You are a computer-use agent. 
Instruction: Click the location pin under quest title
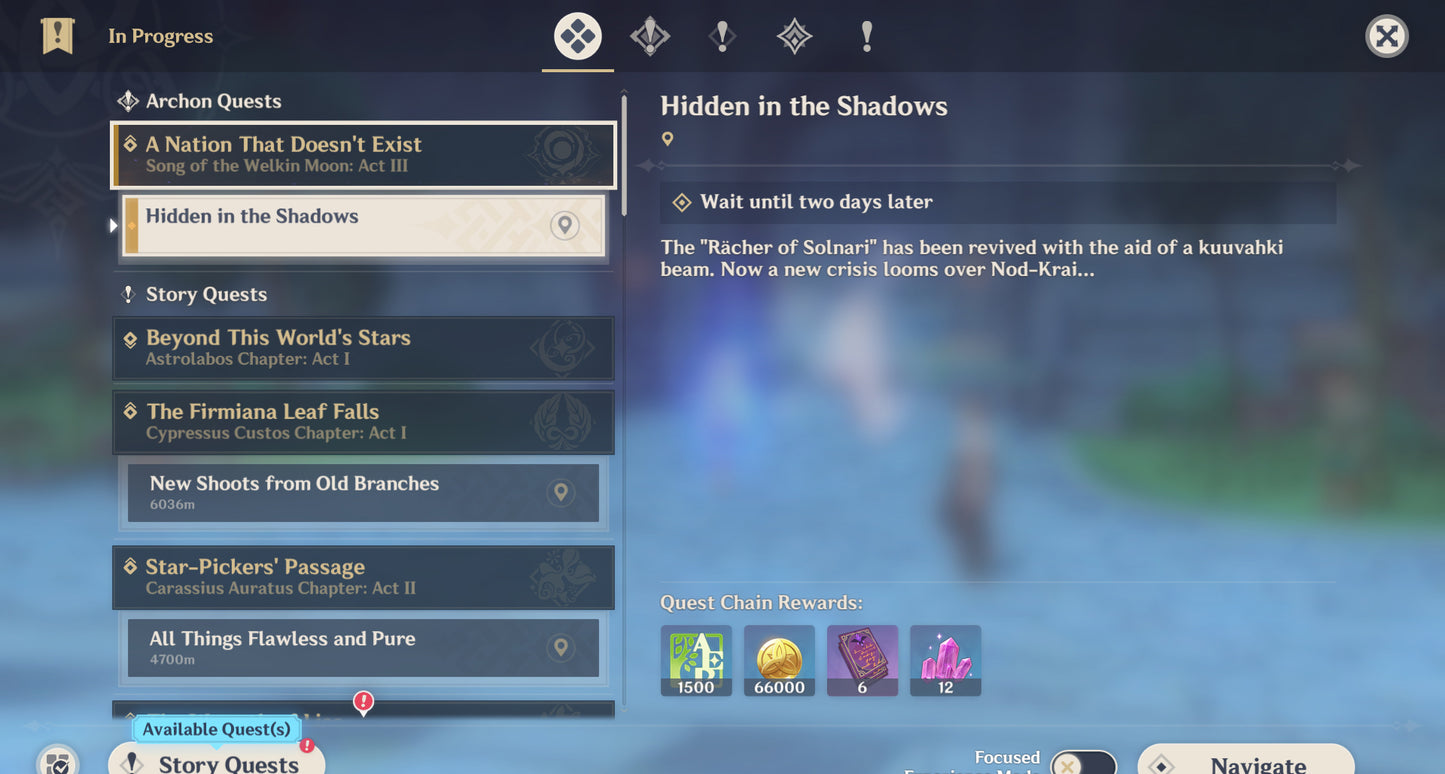click(668, 140)
